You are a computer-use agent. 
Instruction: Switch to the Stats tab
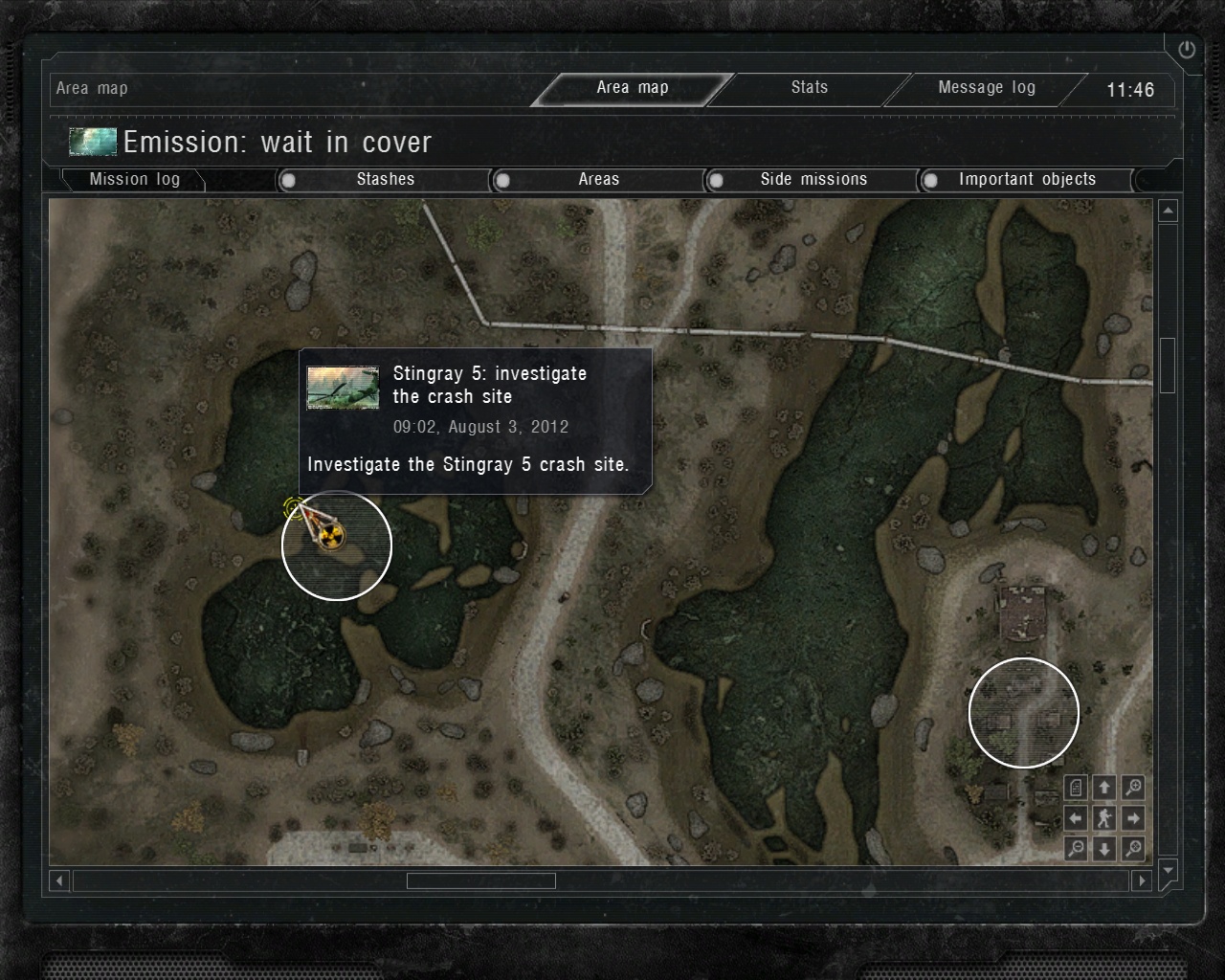[x=809, y=88]
